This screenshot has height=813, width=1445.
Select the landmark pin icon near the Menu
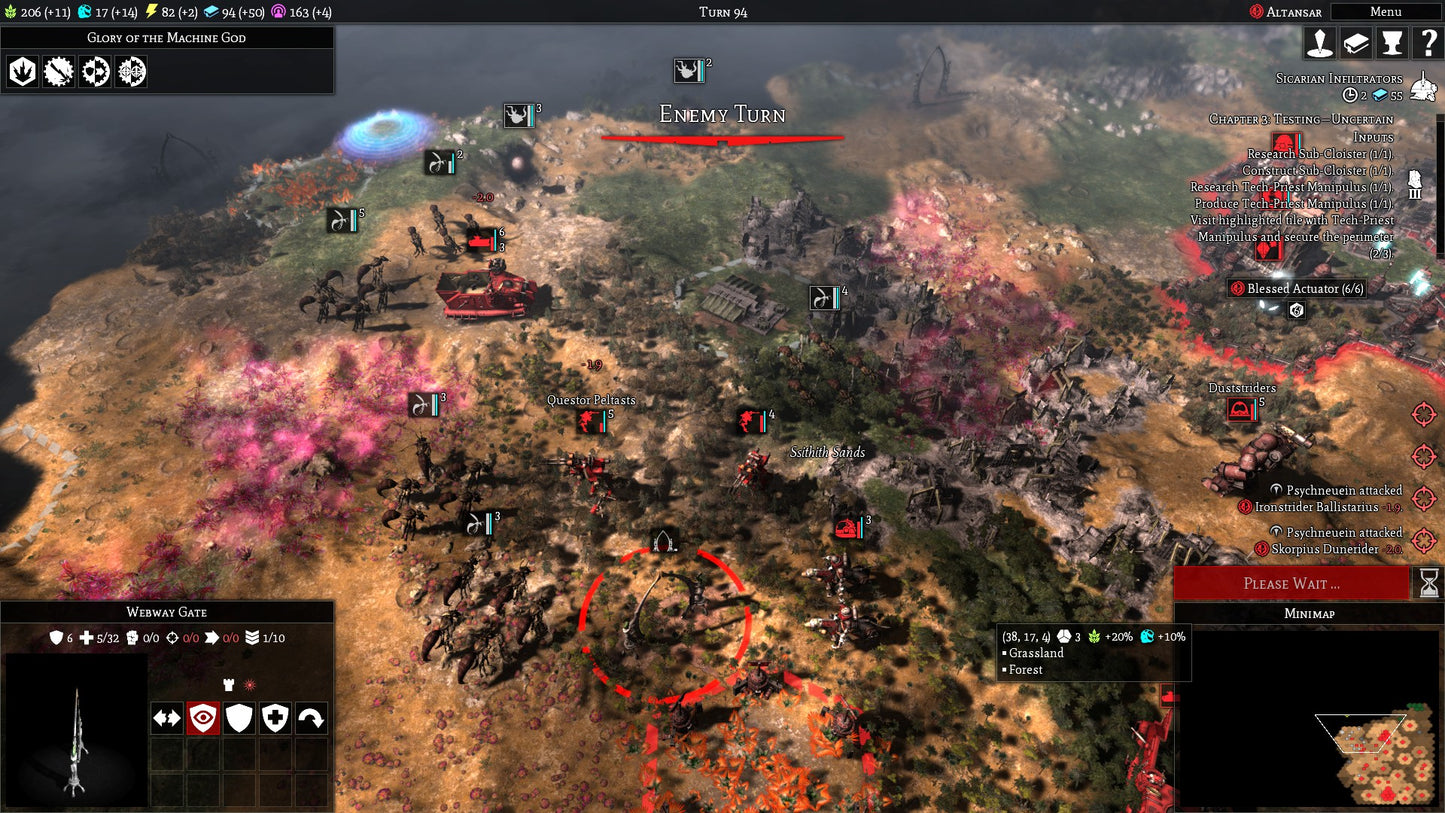1321,43
